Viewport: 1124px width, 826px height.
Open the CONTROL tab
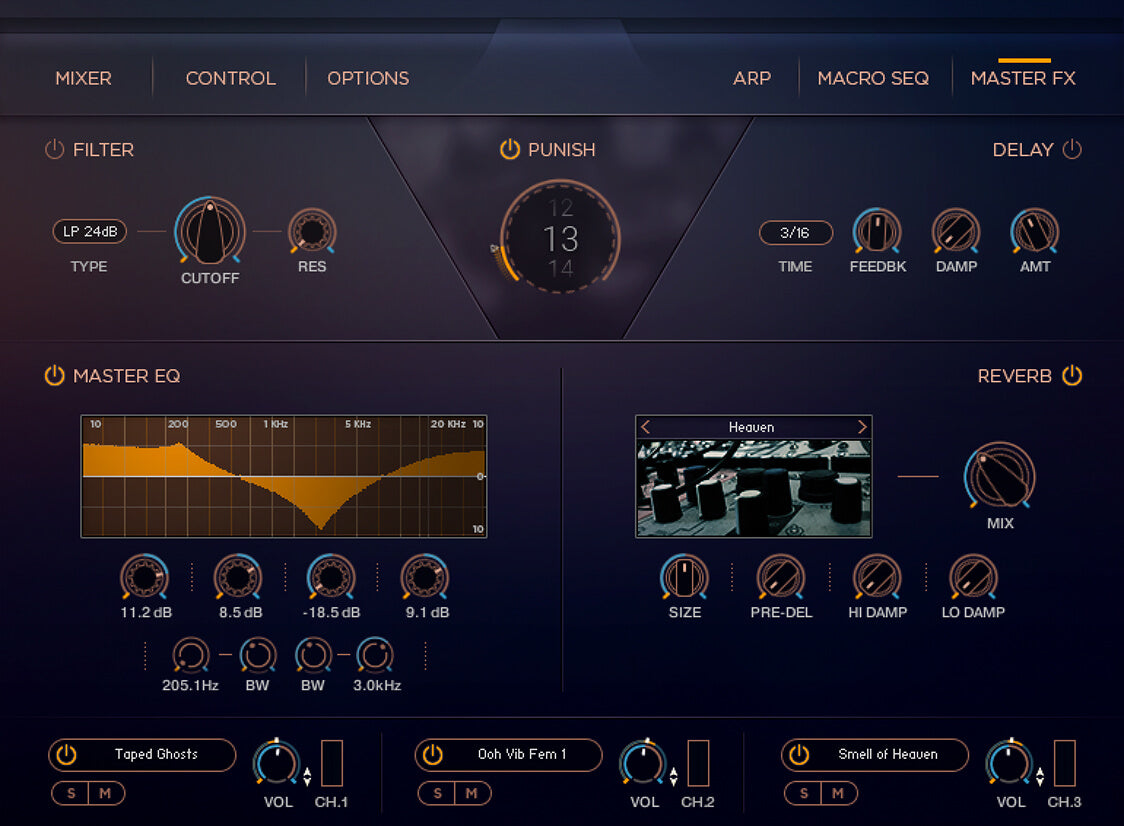tap(230, 78)
